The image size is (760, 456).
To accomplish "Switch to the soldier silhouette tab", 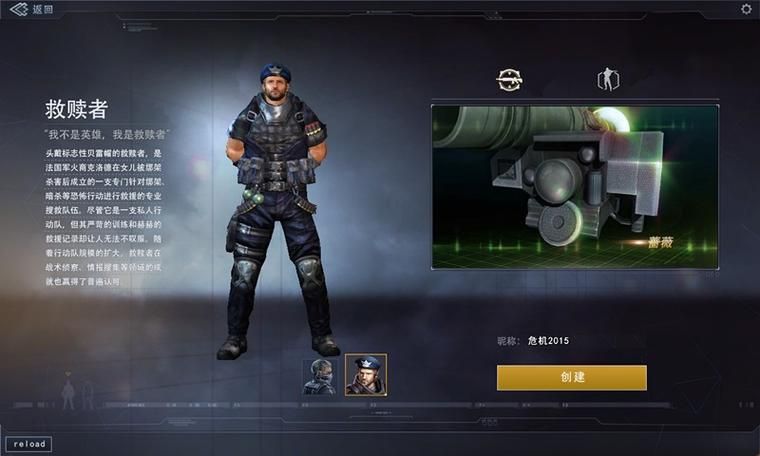I will 607,80.
